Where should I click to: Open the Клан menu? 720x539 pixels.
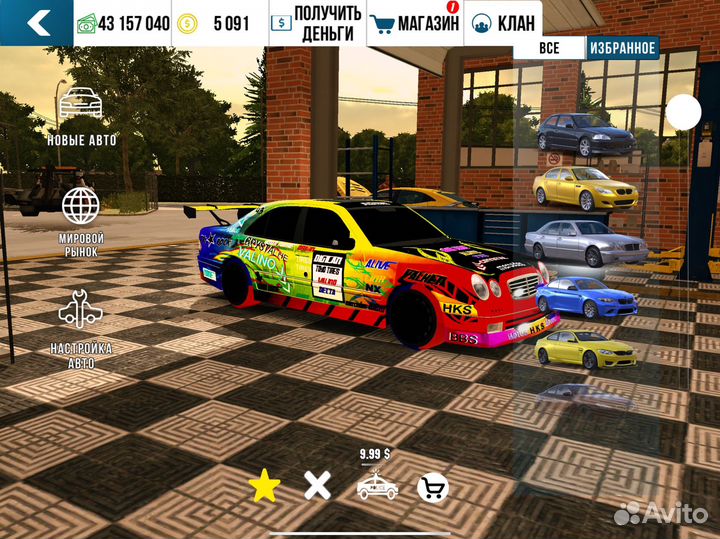coord(503,23)
